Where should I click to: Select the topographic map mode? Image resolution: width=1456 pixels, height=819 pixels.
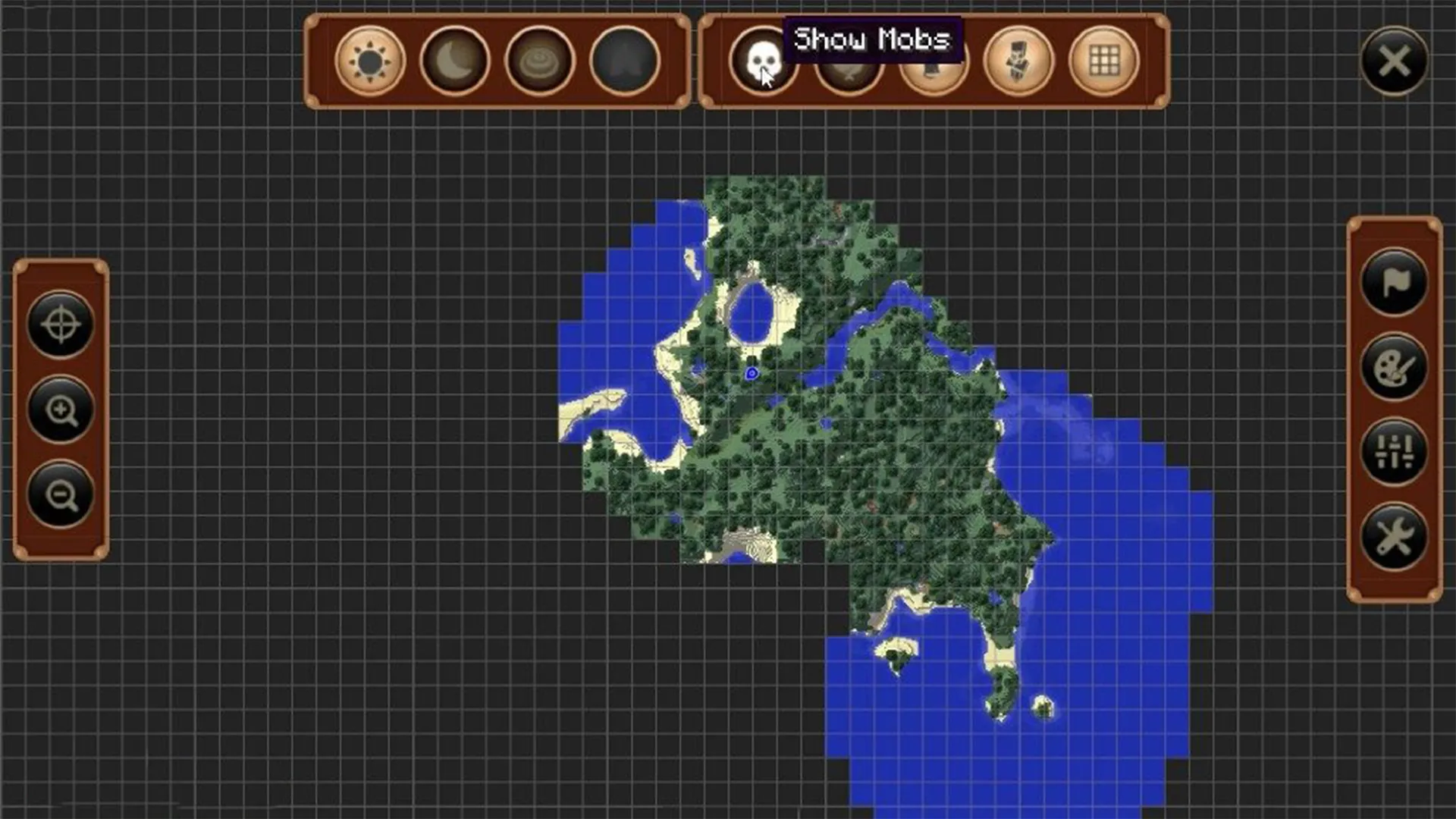(539, 62)
